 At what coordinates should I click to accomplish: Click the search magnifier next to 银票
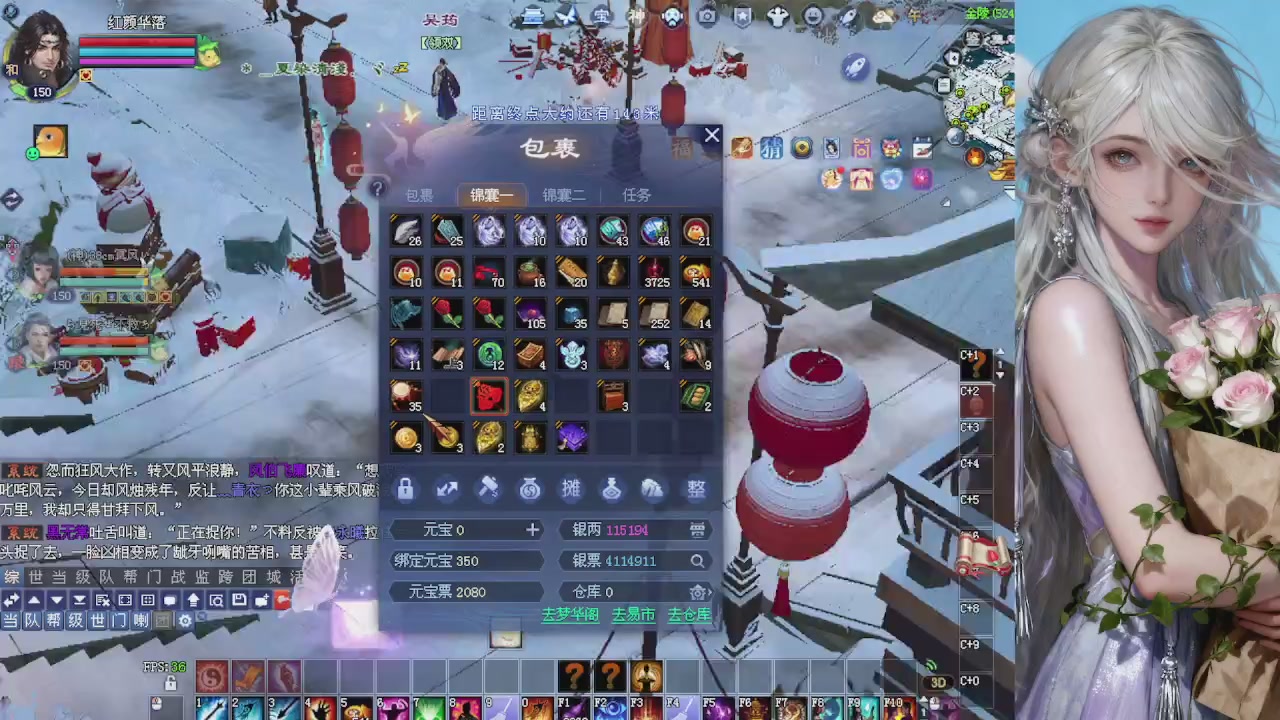697,561
